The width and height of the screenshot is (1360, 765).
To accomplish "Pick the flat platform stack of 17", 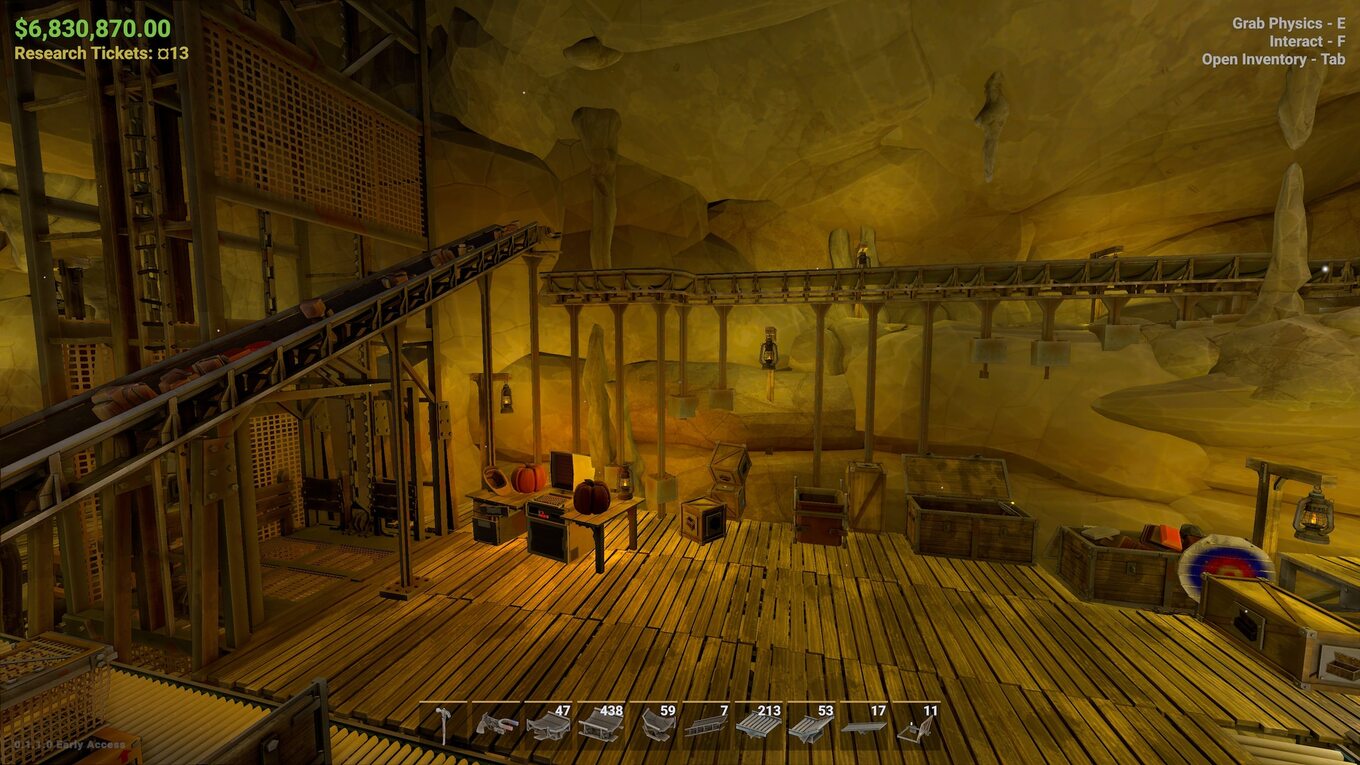I will pyautogui.click(x=864, y=724).
